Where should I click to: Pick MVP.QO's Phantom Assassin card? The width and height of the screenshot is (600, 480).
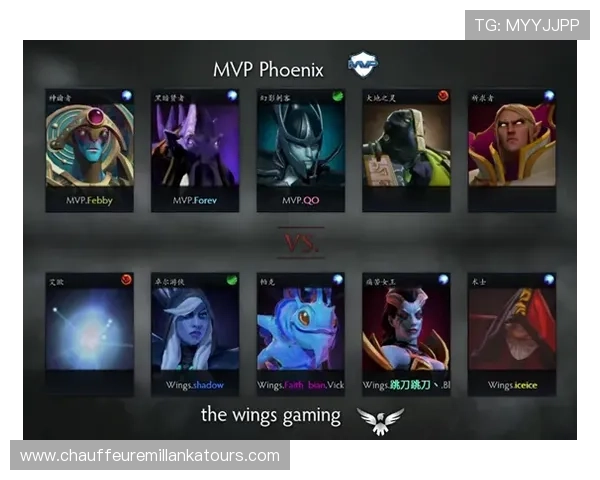point(300,150)
